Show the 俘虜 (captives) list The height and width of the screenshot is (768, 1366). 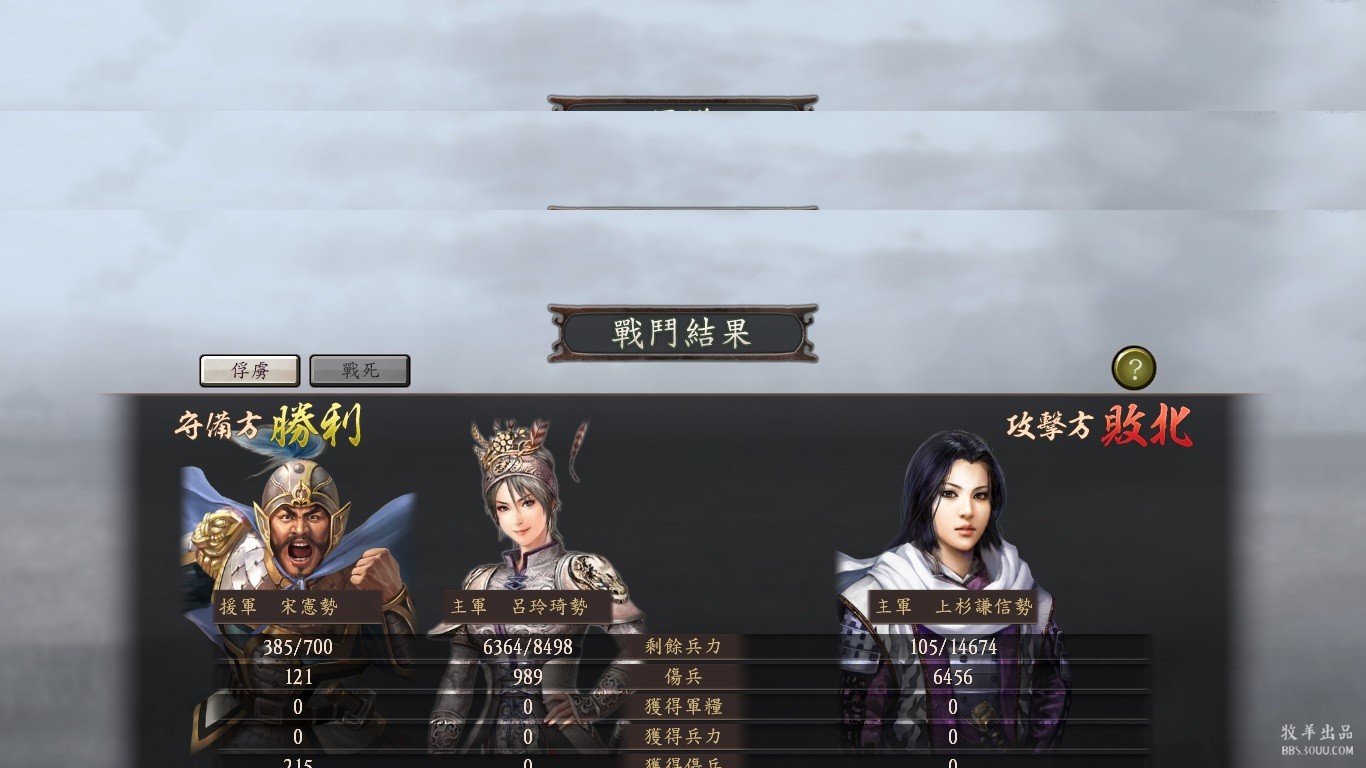coord(250,370)
